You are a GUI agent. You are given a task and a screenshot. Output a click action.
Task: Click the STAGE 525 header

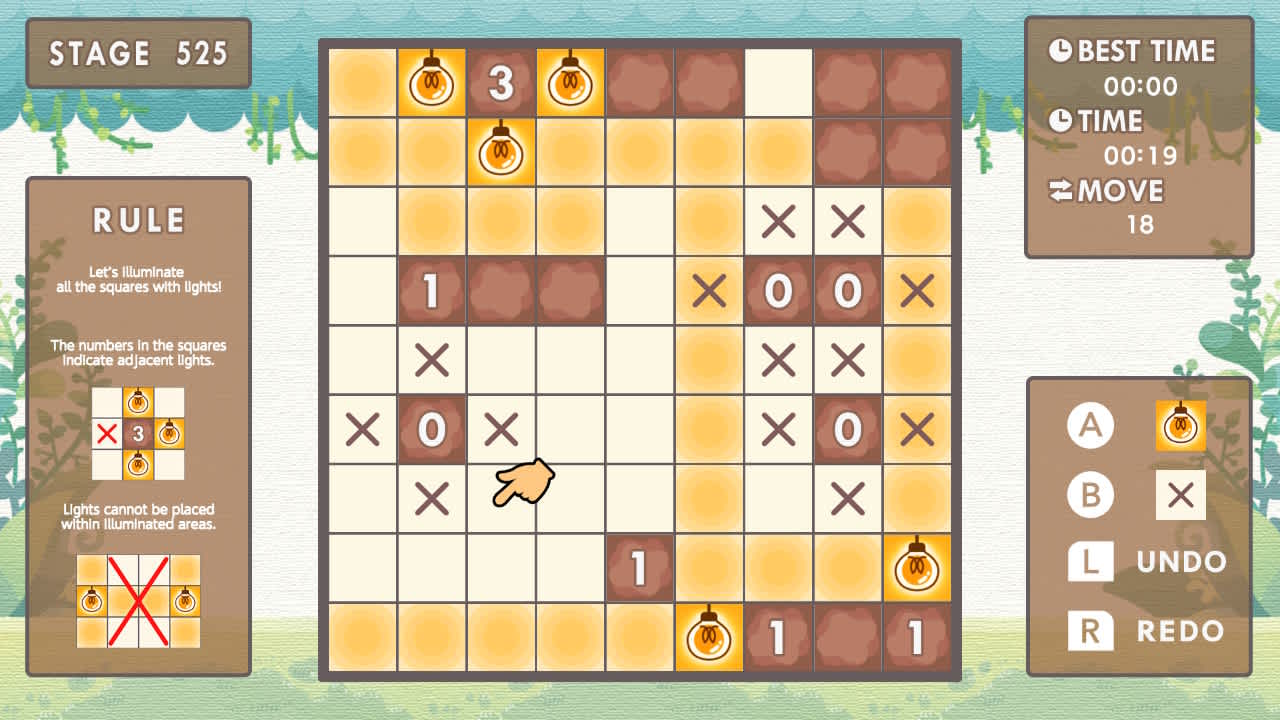[x=140, y=54]
